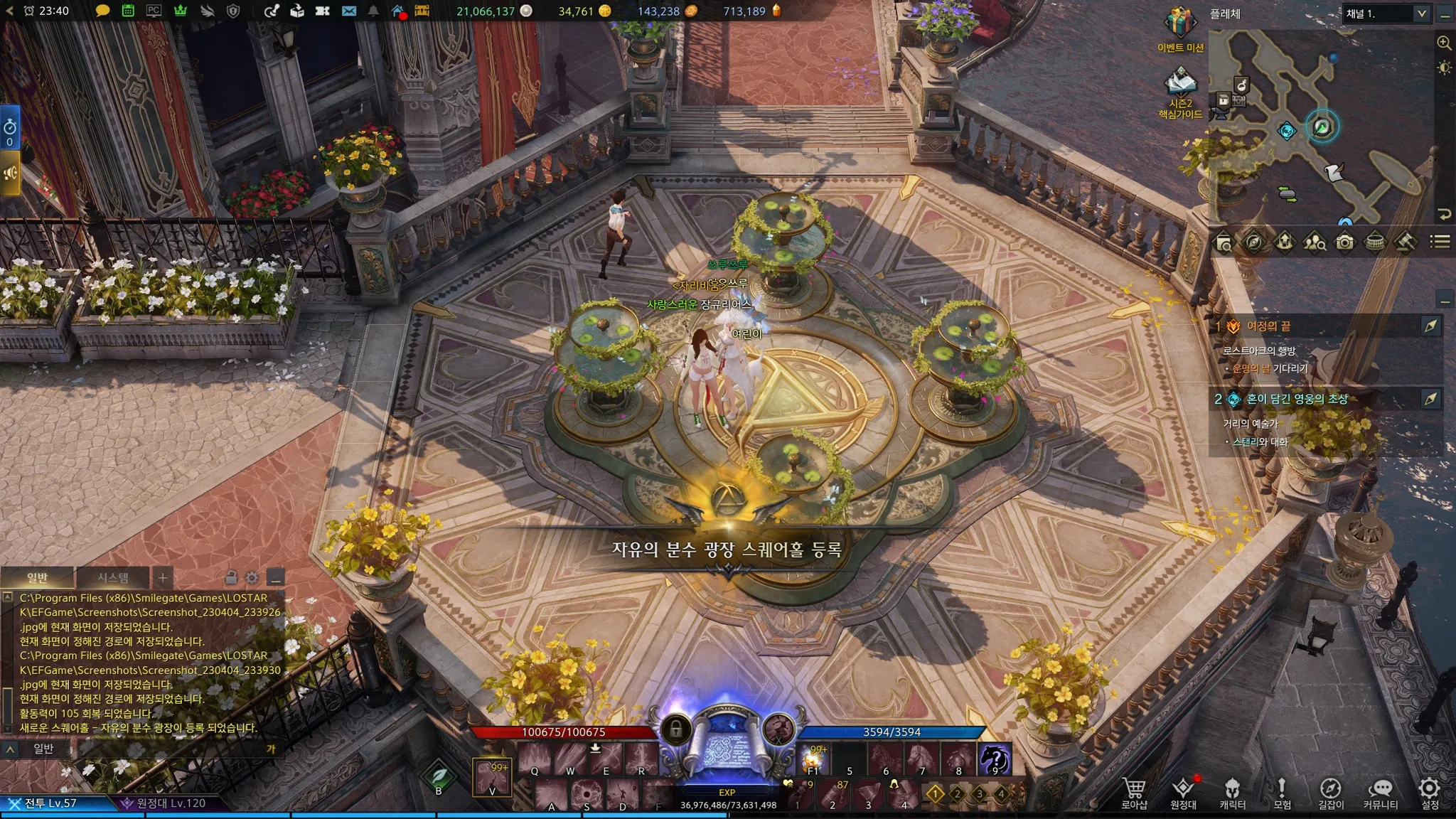The width and height of the screenshot is (1456, 819).
Task: Open the 설정 settings gear
Action: click(1429, 792)
